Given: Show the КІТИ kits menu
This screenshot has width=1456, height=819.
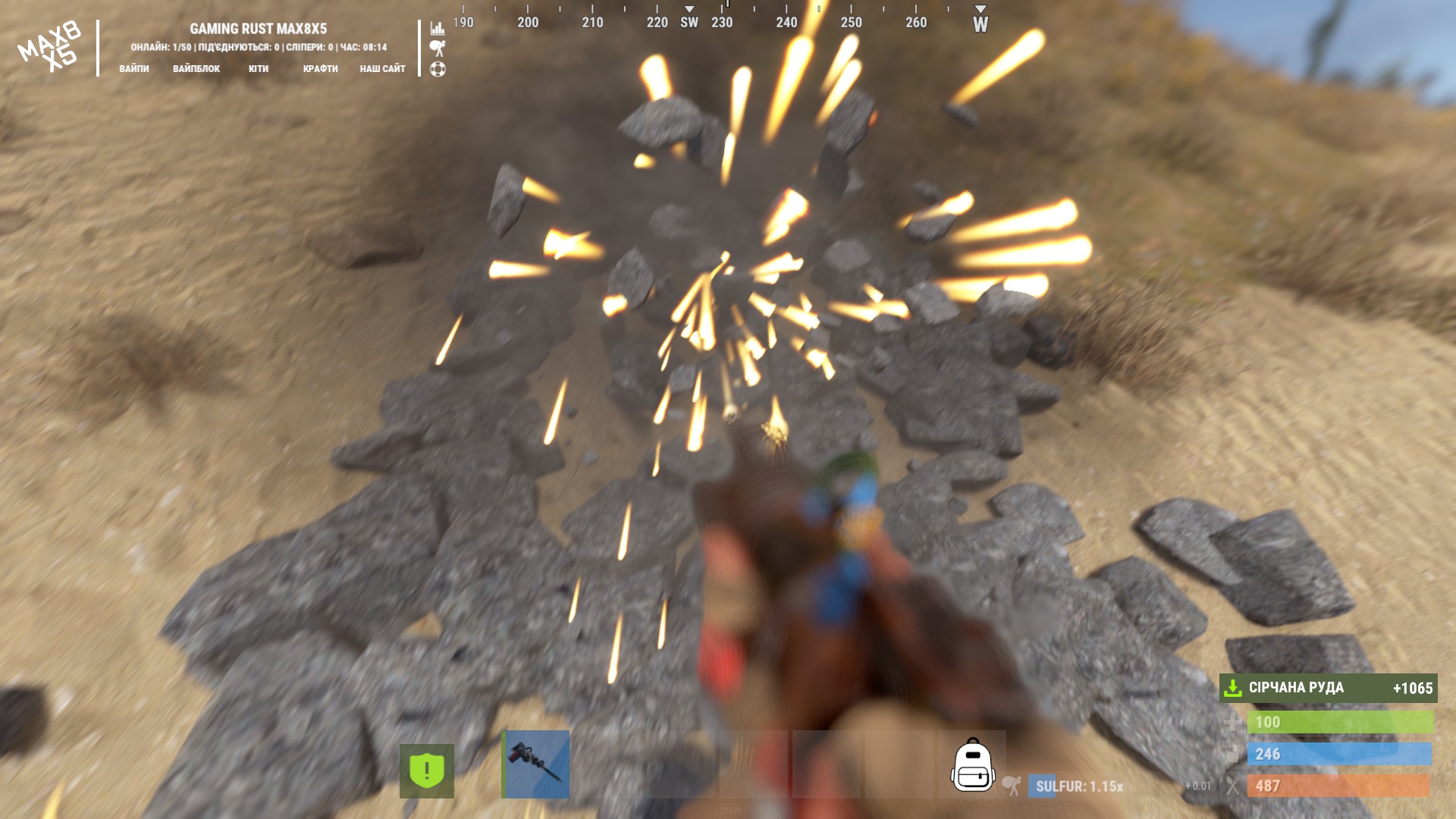Looking at the screenshot, I should coord(259,68).
